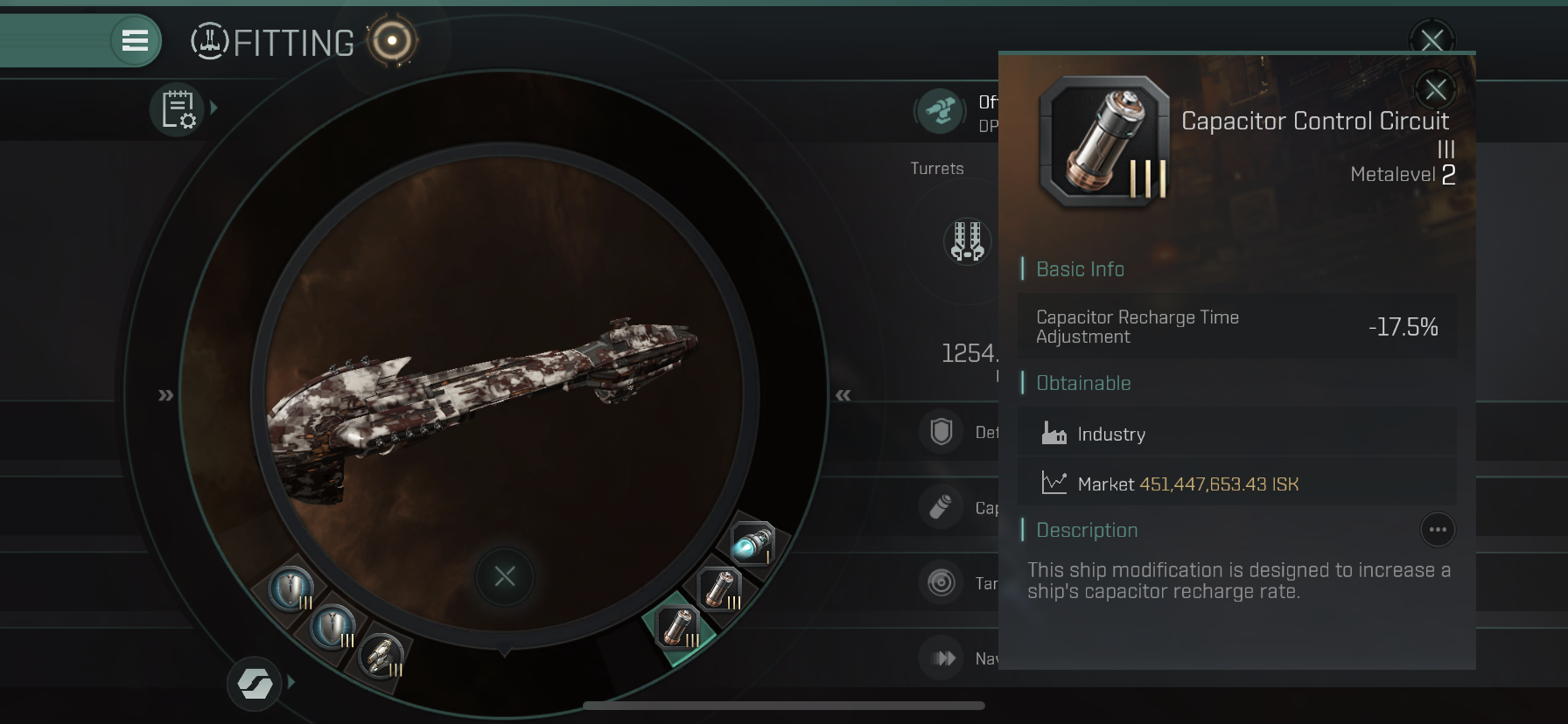Open the Defense shield stats row
The height and width of the screenshot is (724, 1568).
pos(941,432)
